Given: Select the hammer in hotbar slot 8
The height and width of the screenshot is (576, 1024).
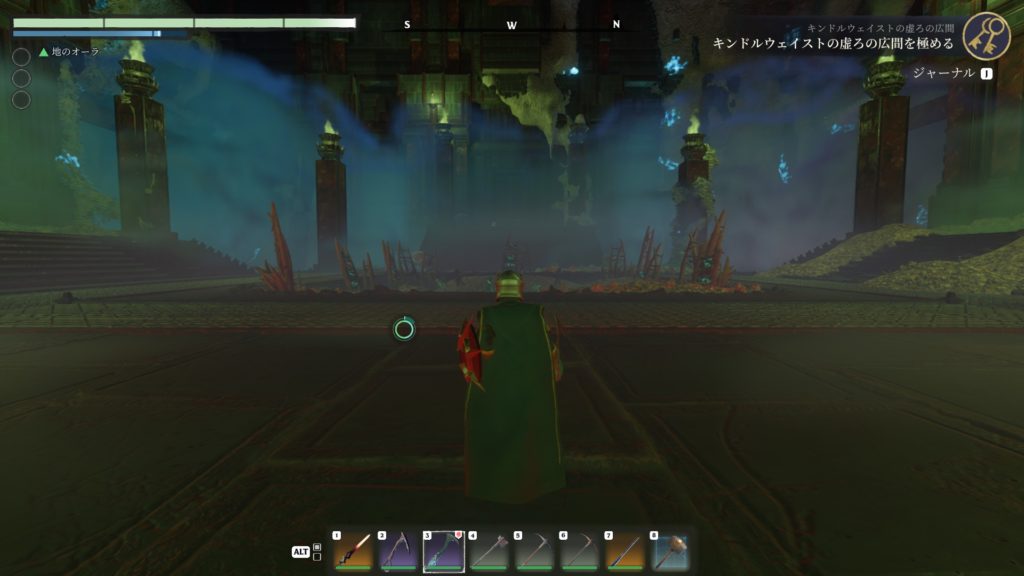Looking at the screenshot, I should [670, 551].
